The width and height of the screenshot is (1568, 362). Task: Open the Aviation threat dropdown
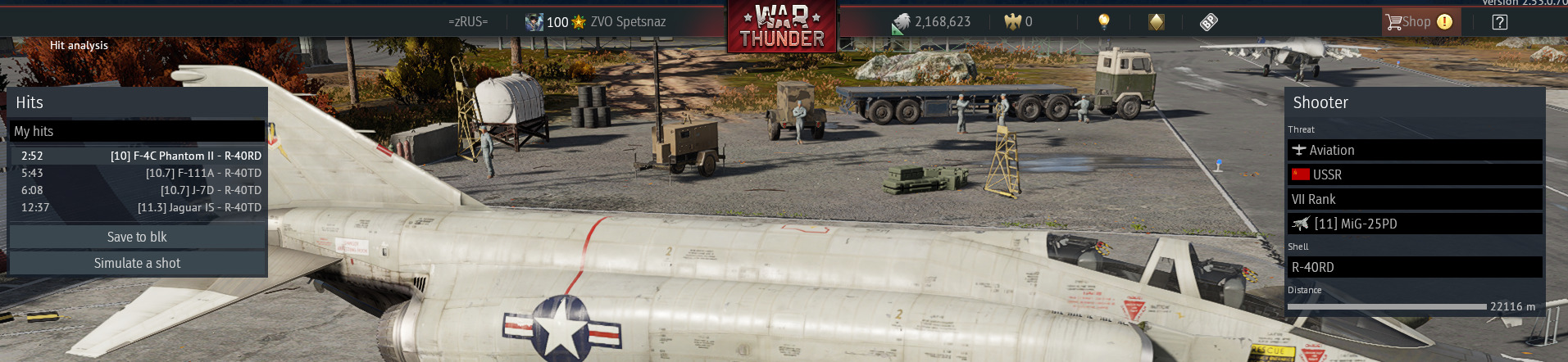[1414, 150]
